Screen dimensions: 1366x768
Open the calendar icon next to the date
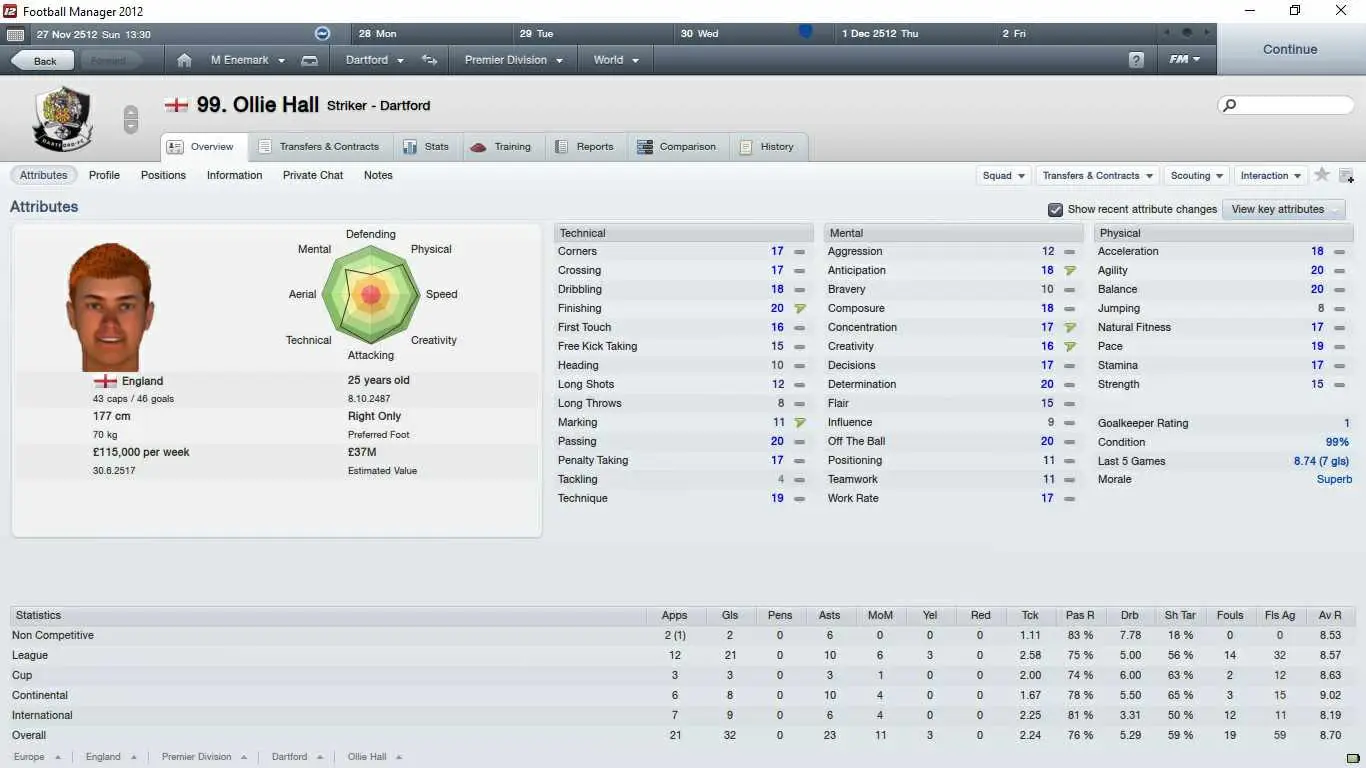15,33
